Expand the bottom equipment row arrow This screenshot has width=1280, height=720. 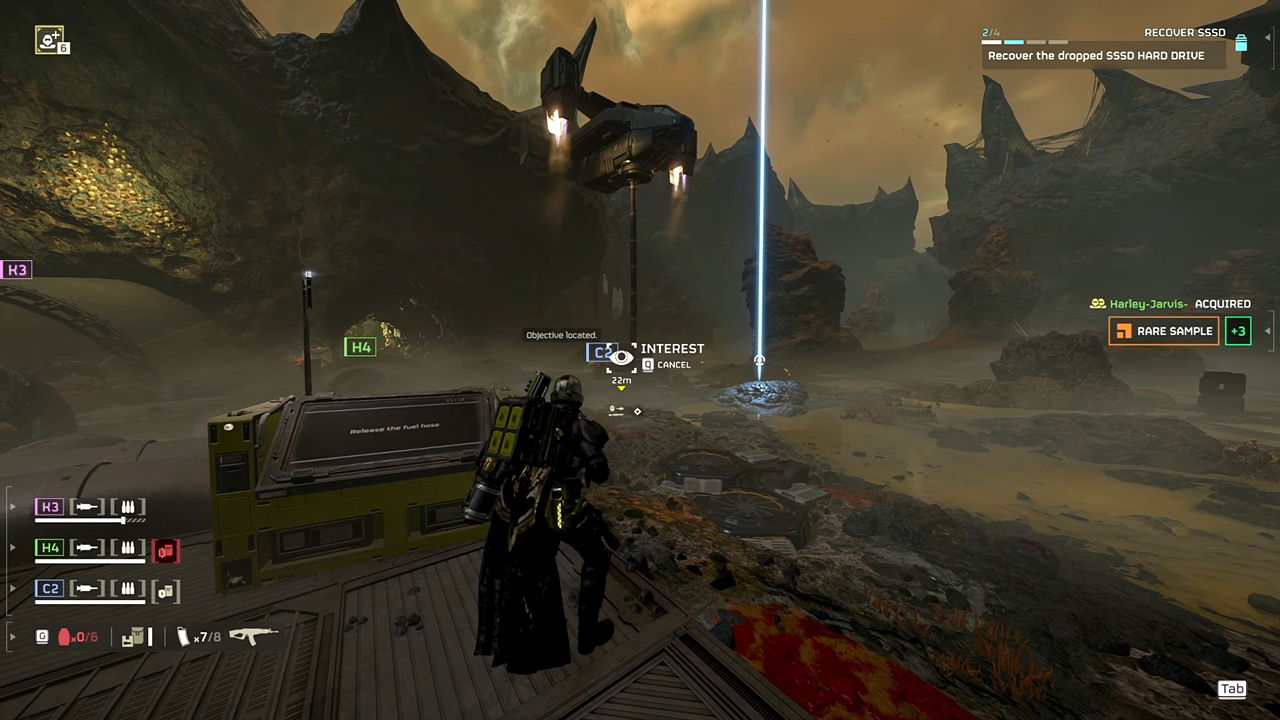coord(12,635)
